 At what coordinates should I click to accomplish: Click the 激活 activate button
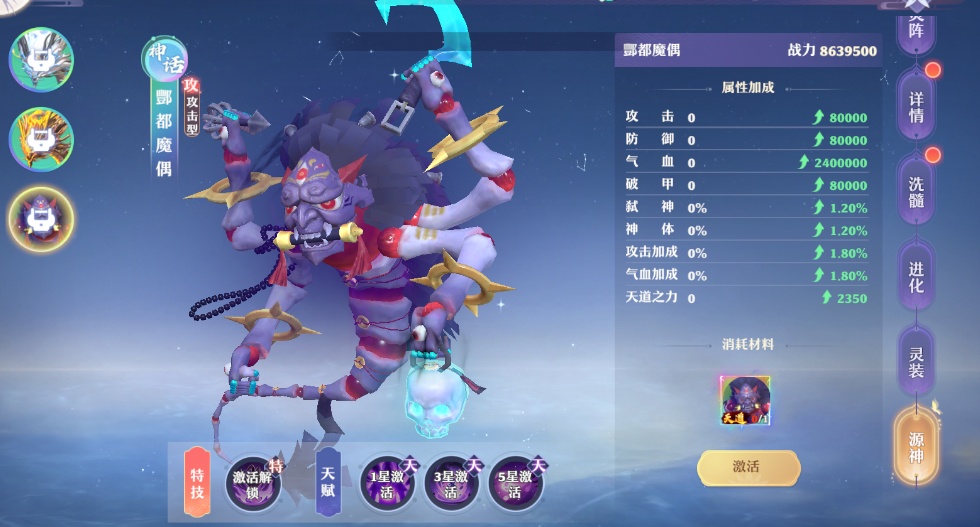(x=748, y=468)
